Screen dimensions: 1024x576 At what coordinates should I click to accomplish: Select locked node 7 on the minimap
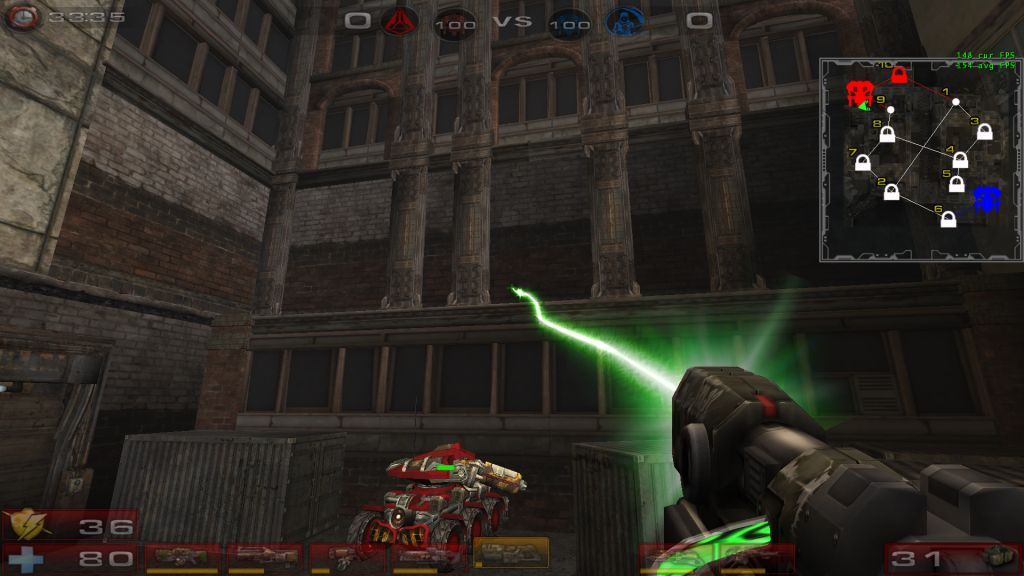[x=863, y=162]
